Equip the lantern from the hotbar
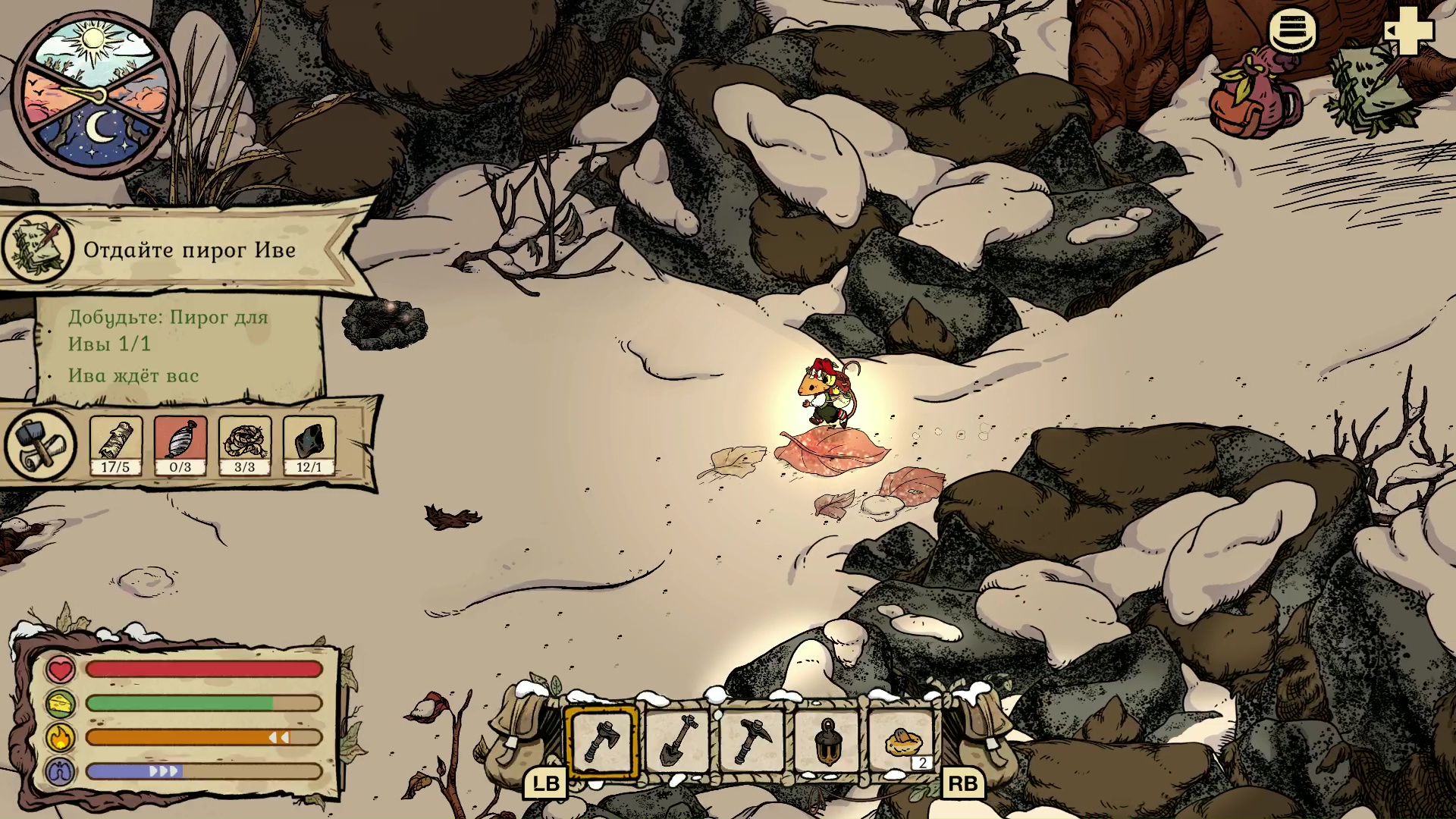Image resolution: width=1456 pixels, height=819 pixels. coord(827,741)
